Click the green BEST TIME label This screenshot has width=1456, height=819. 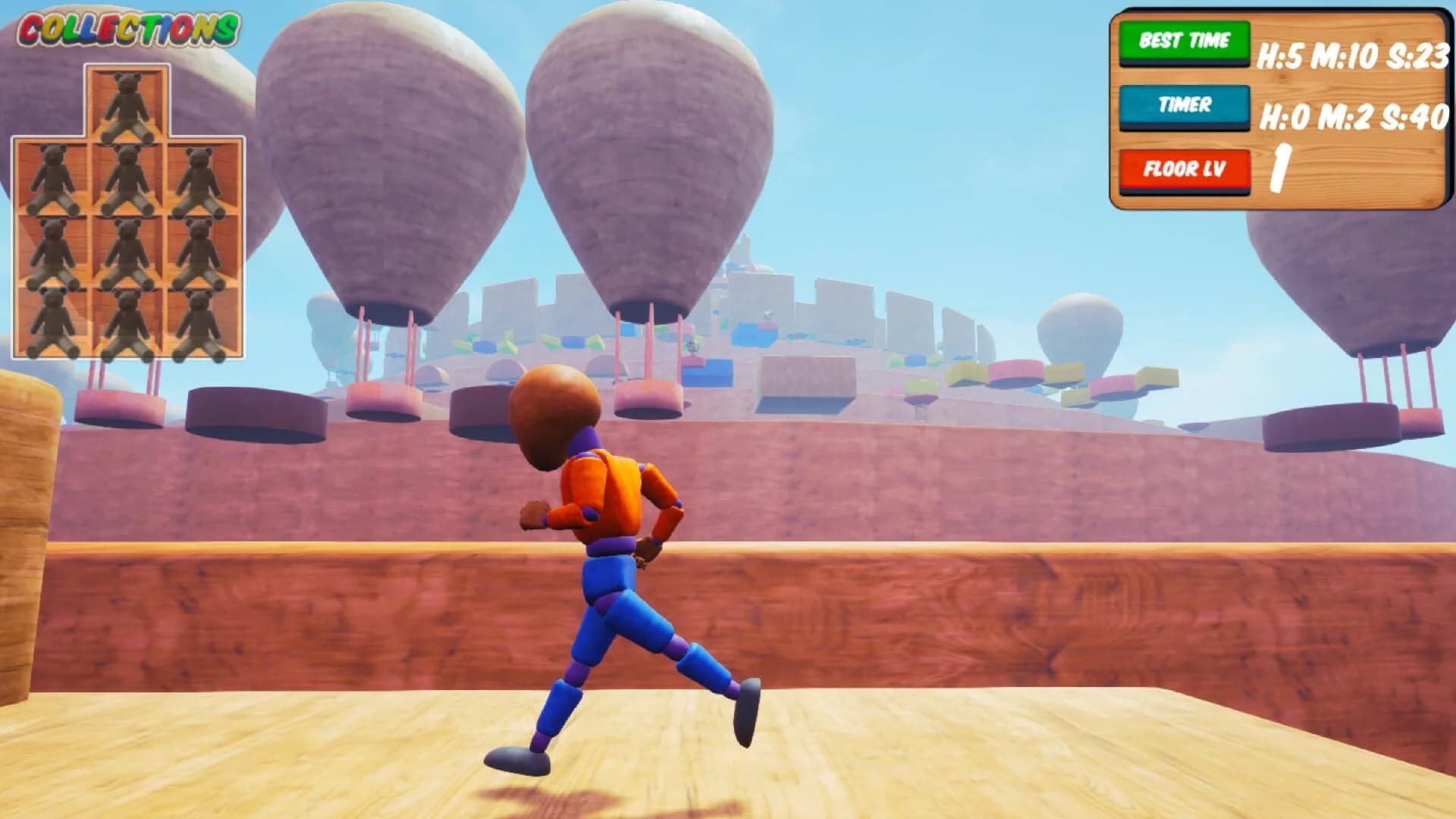point(1185,42)
